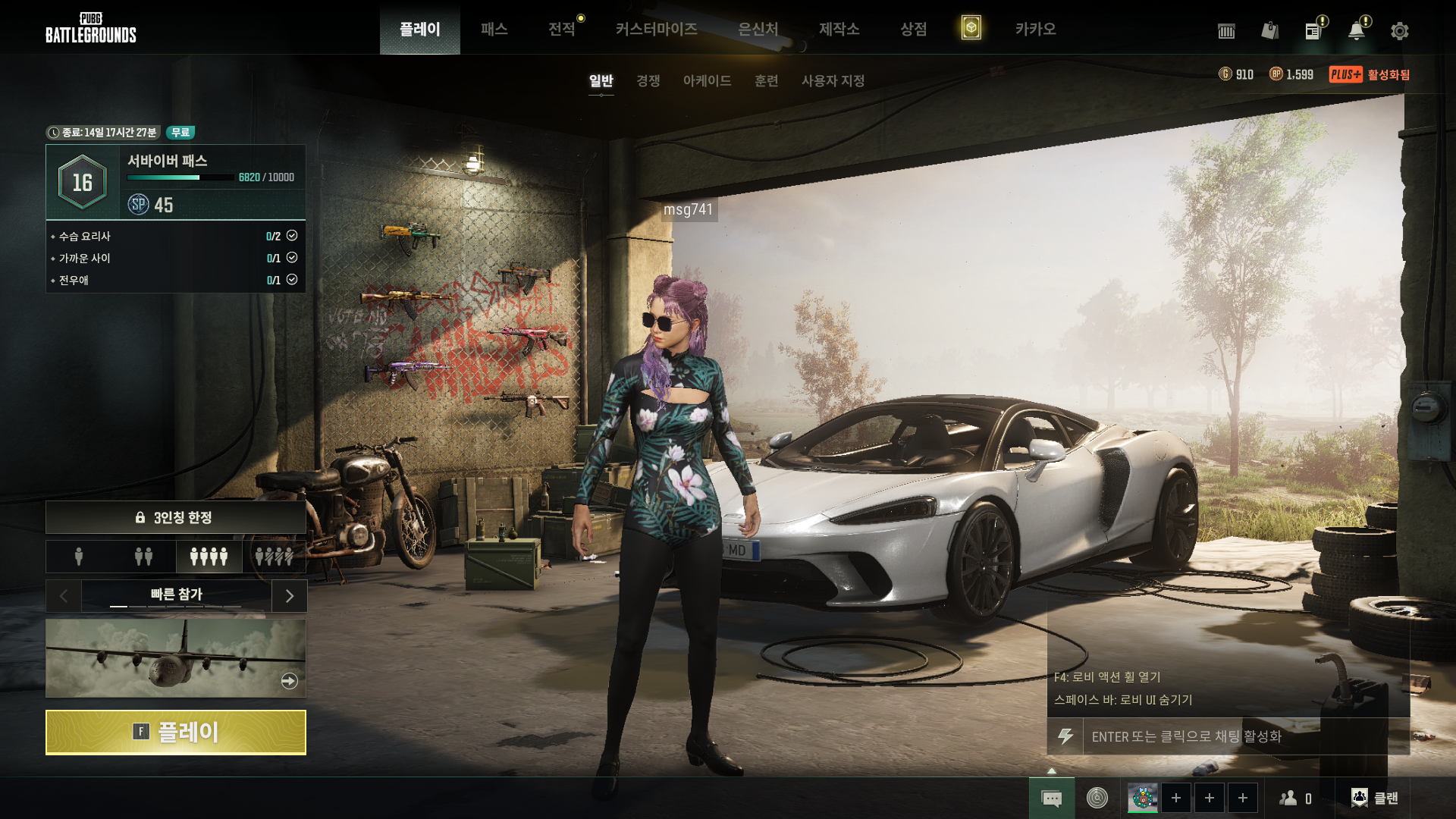Viewport: 1456px width, 819px height.
Task: Select solo team size icon
Action: (79, 557)
